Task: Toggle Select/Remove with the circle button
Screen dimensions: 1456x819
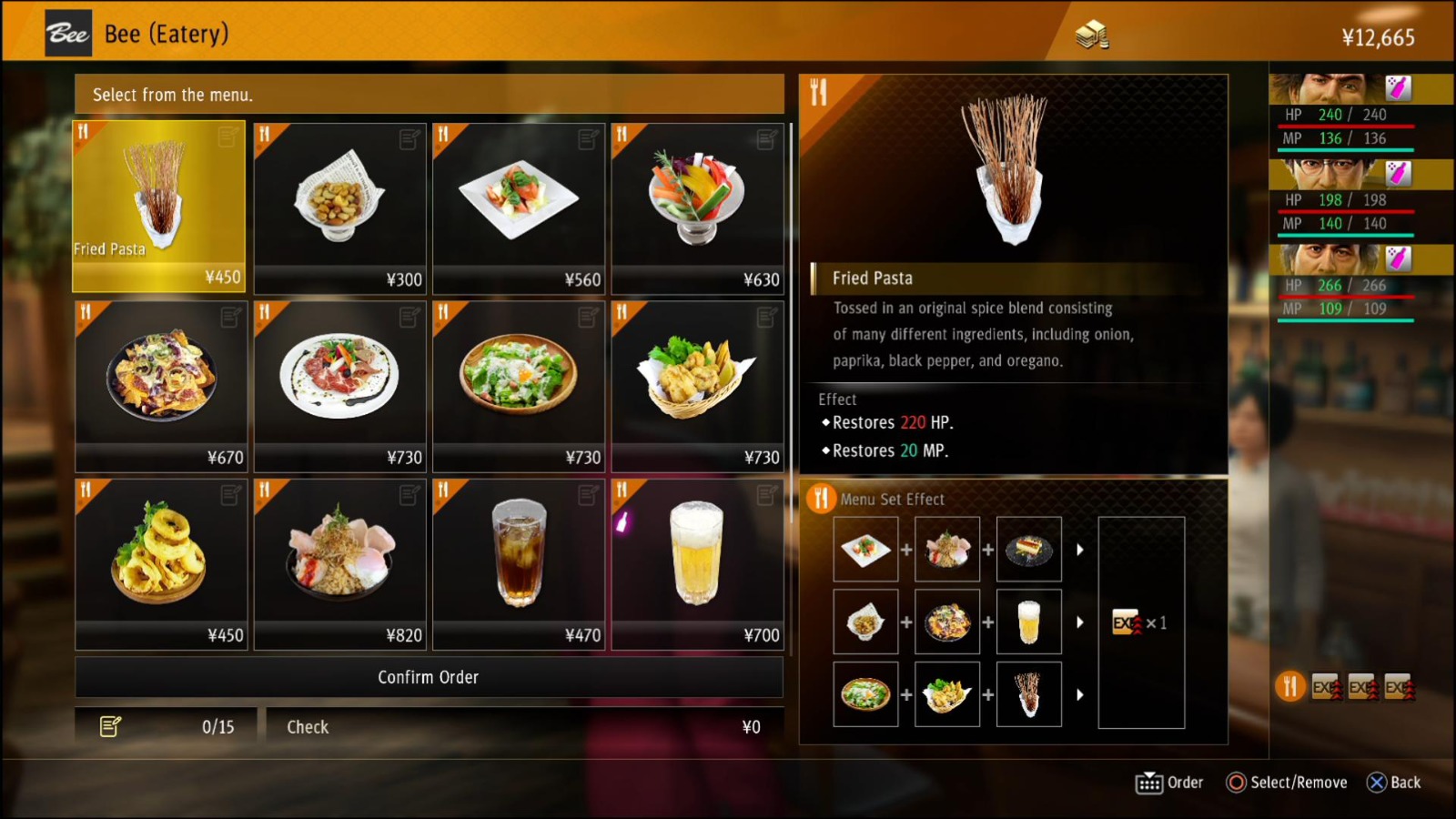Action: coord(1237,782)
